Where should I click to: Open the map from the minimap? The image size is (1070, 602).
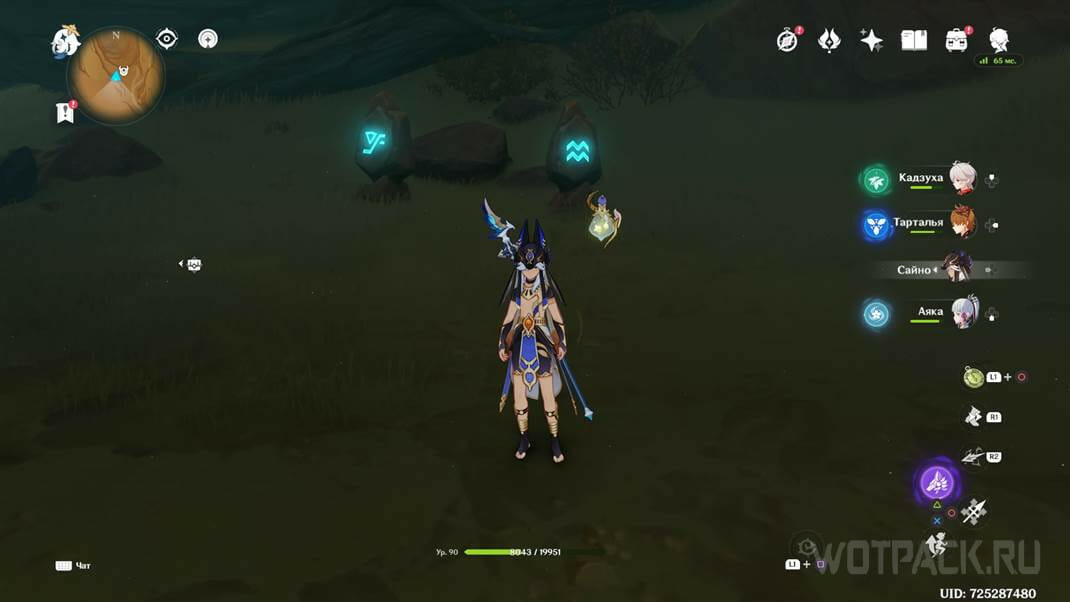115,76
